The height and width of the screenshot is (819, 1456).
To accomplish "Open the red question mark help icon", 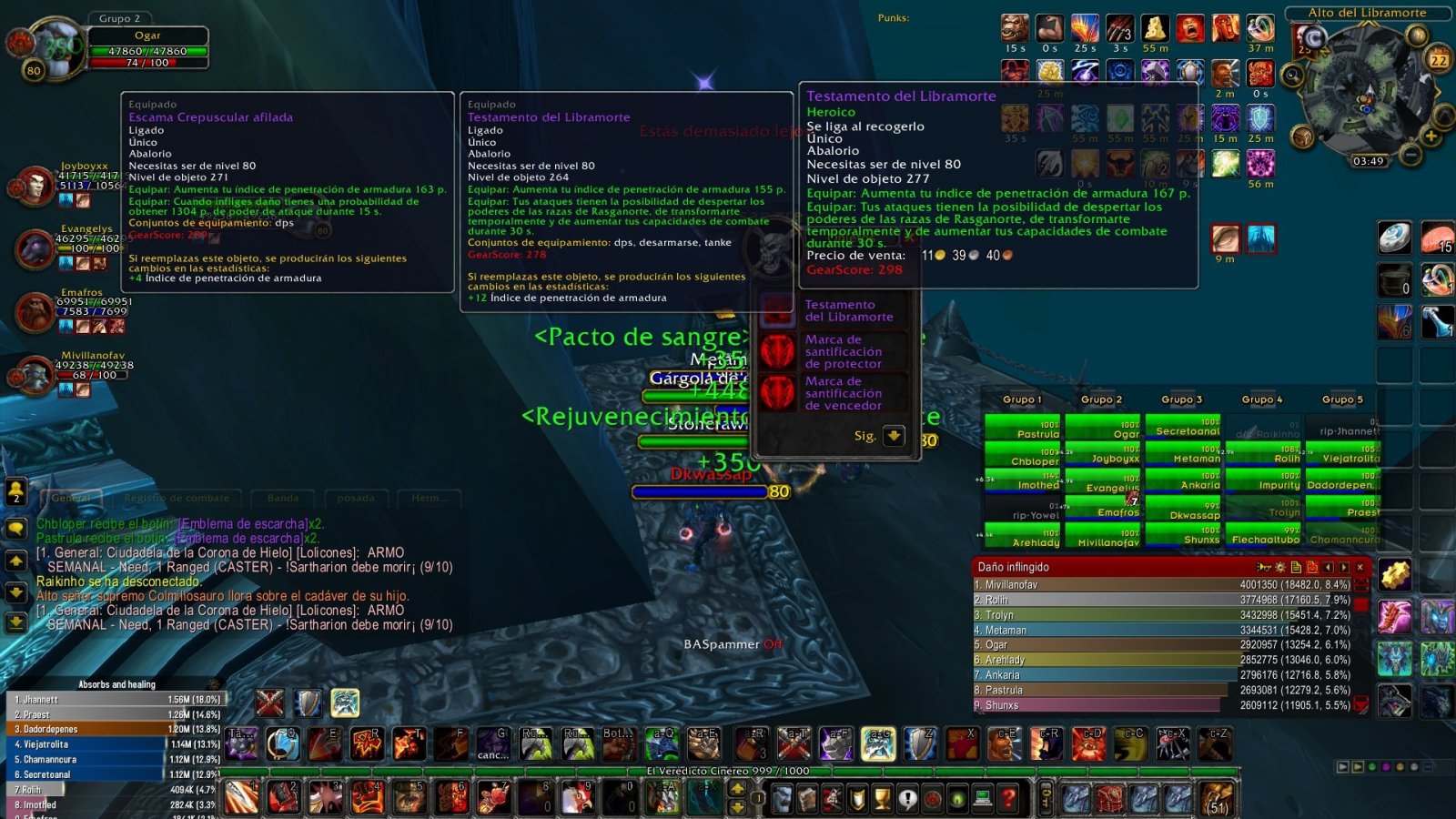I will [x=1009, y=798].
